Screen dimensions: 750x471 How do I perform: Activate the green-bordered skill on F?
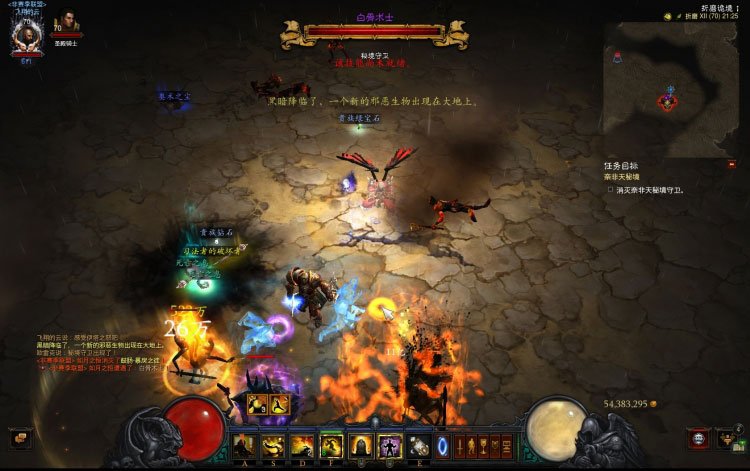[331, 446]
